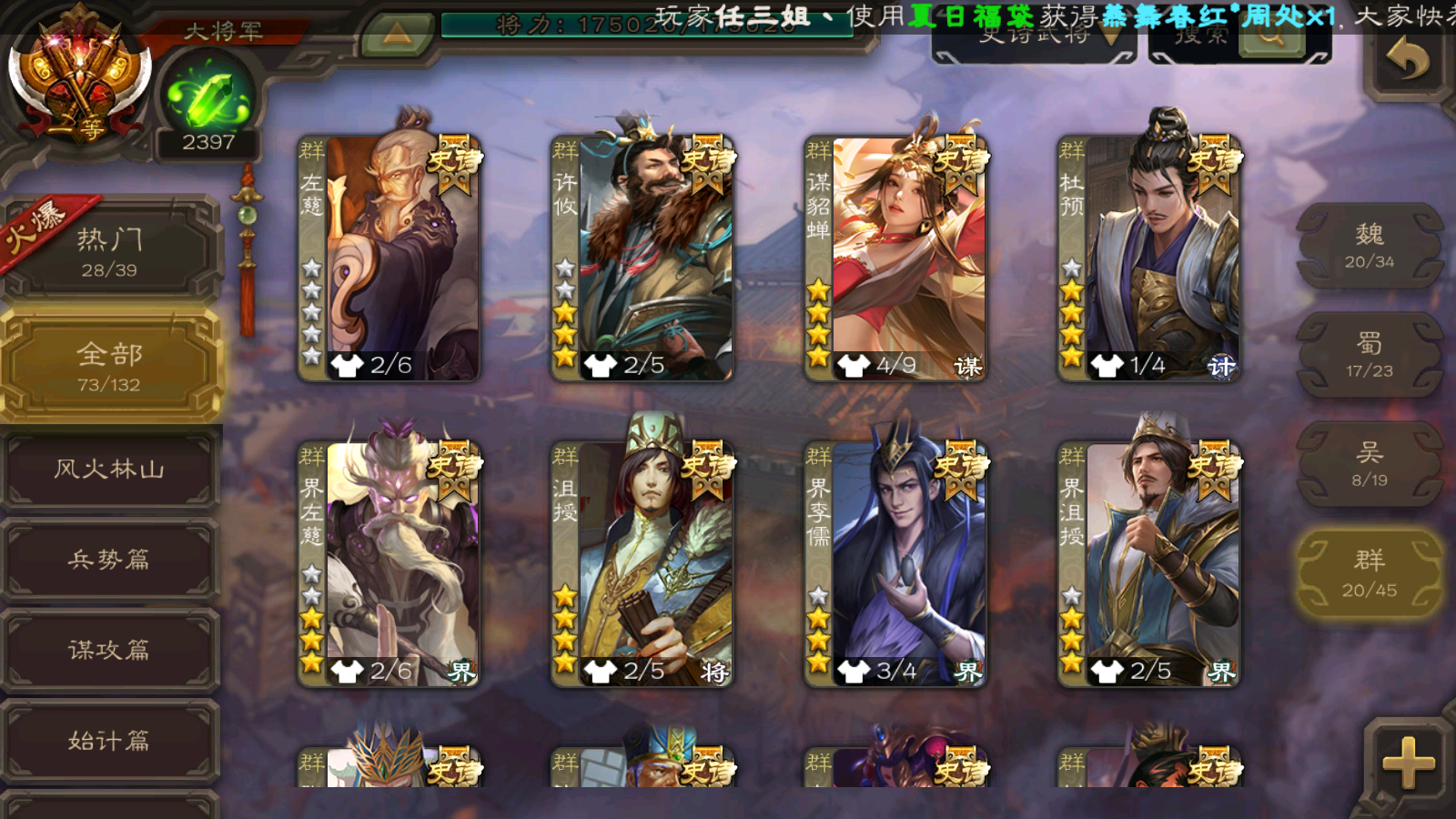Select the 群 faction filter
The width and height of the screenshot is (1456, 819).
(x=1369, y=573)
